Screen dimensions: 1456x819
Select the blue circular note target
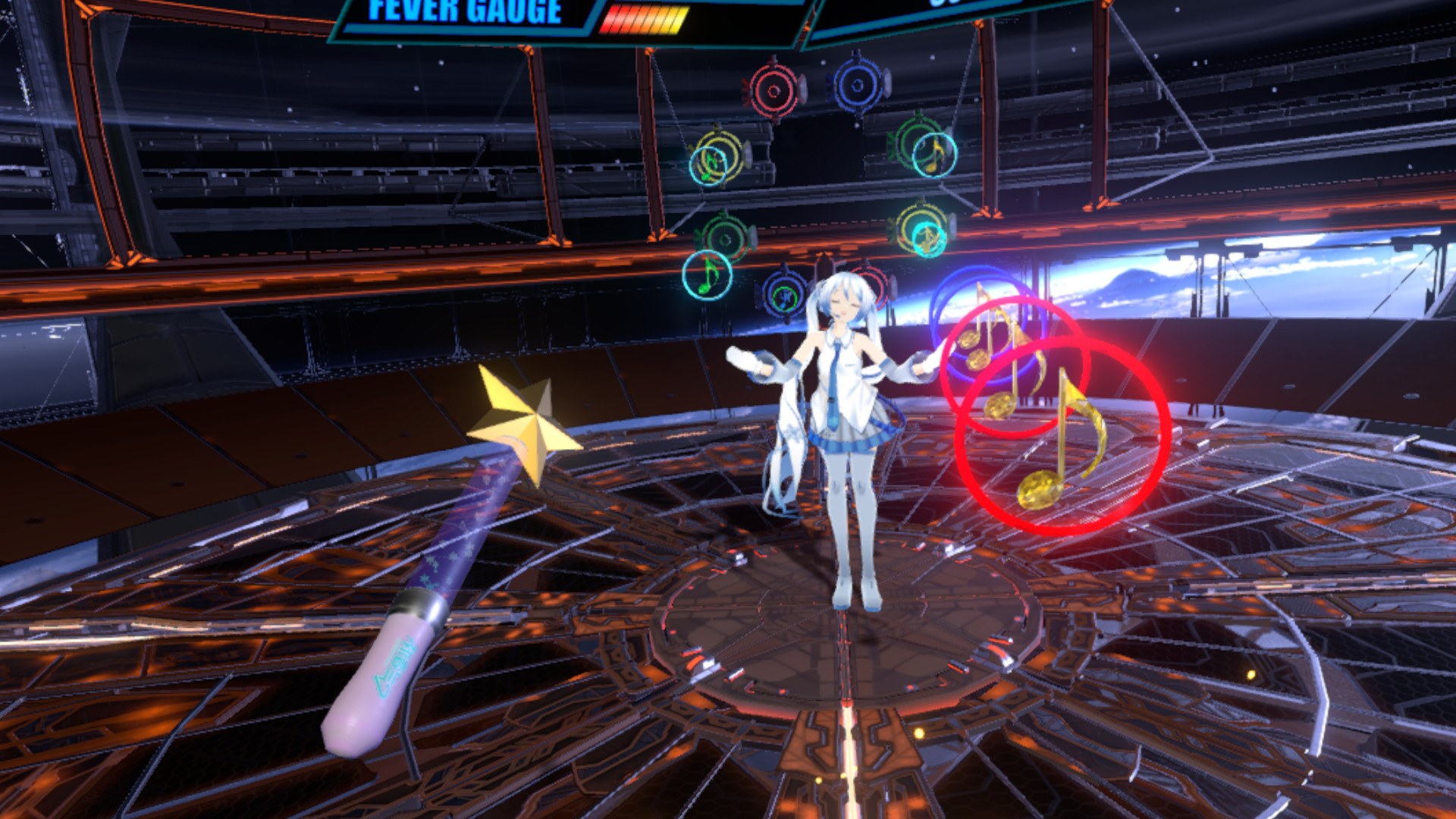pyautogui.click(x=857, y=86)
